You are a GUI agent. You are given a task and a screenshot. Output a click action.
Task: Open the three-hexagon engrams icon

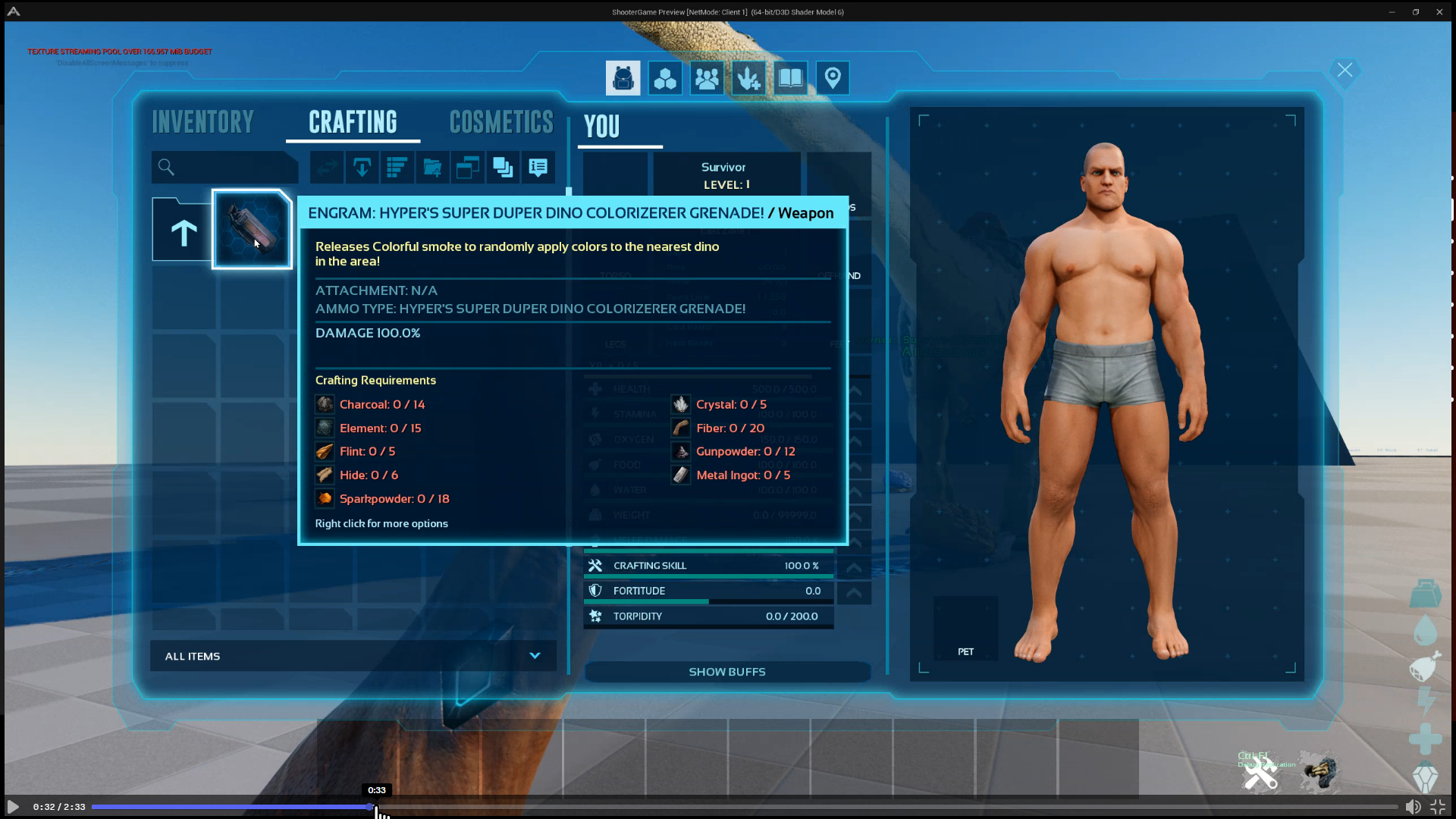pos(665,78)
